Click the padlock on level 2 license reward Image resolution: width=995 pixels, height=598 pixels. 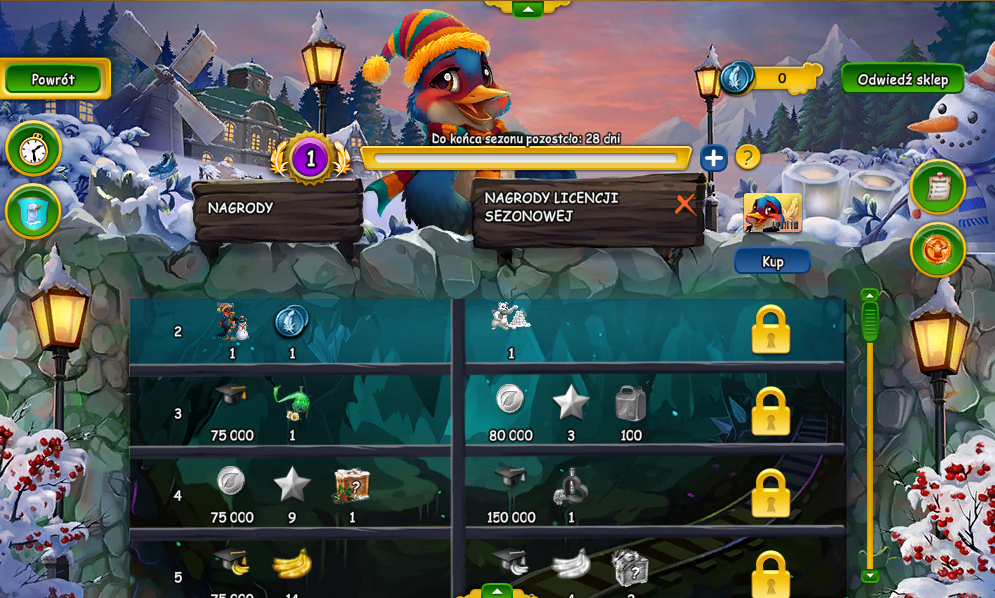pos(770,330)
